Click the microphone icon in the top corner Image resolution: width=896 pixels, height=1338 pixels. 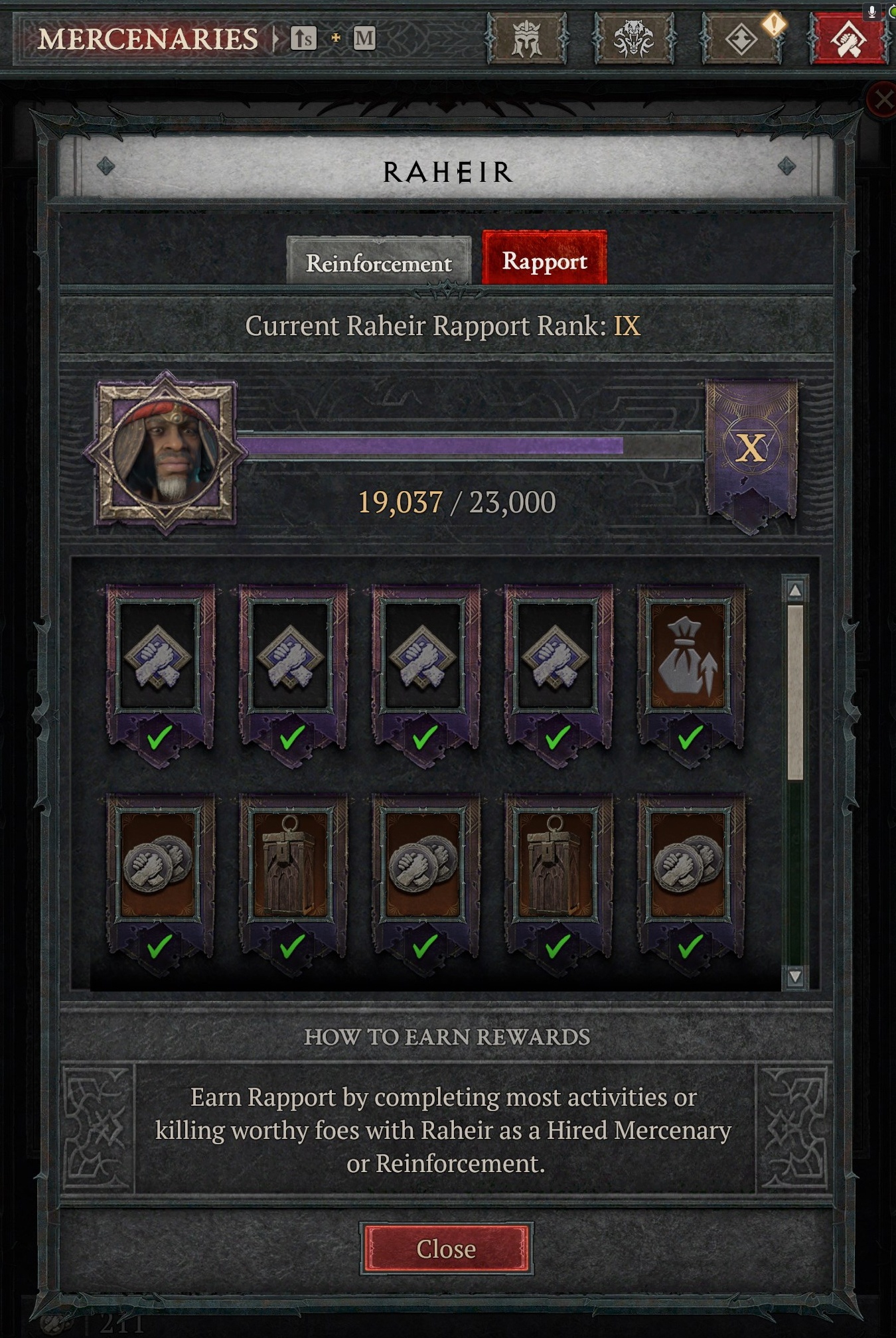(871, 10)
